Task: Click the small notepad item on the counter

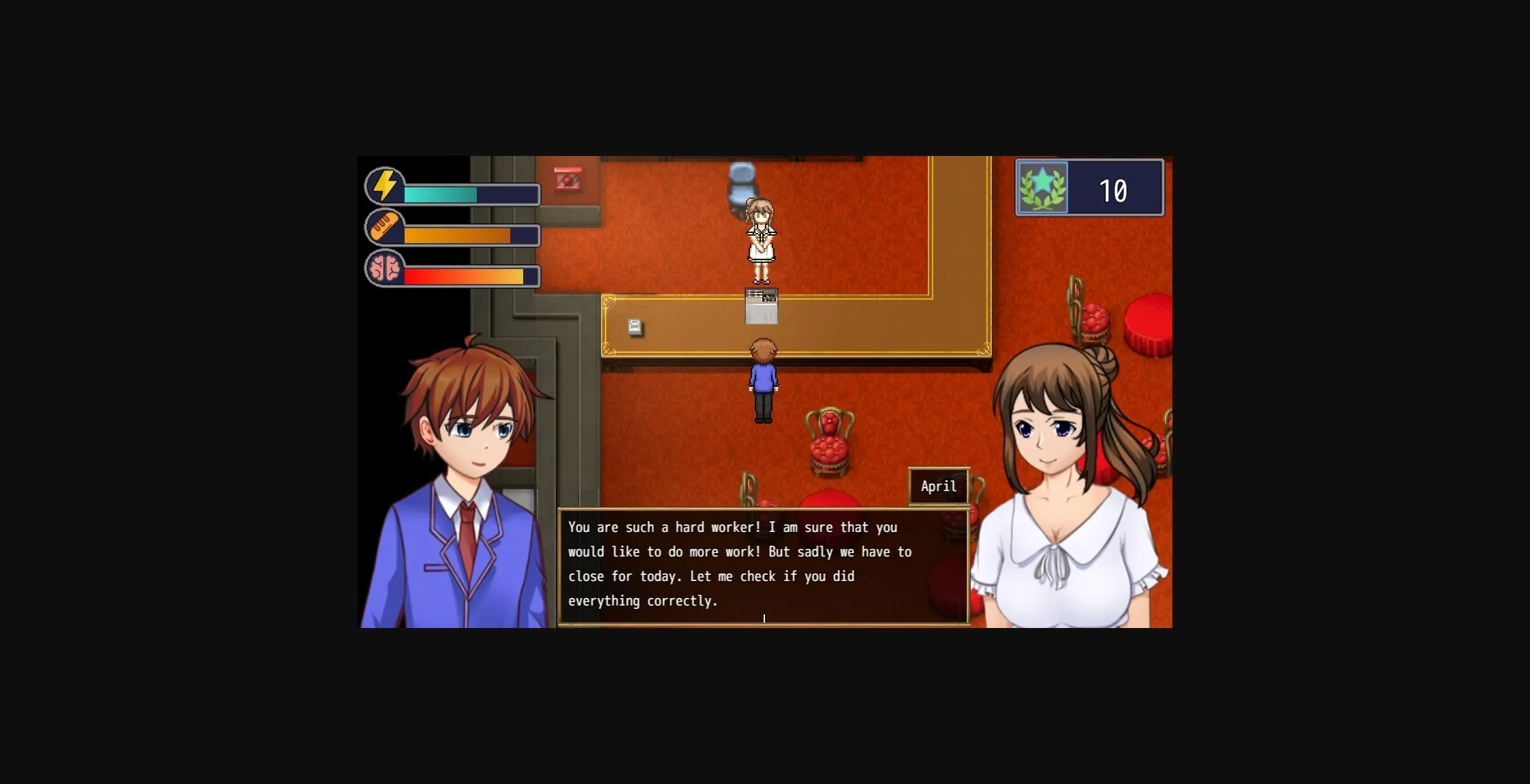Action: point(634,328)
